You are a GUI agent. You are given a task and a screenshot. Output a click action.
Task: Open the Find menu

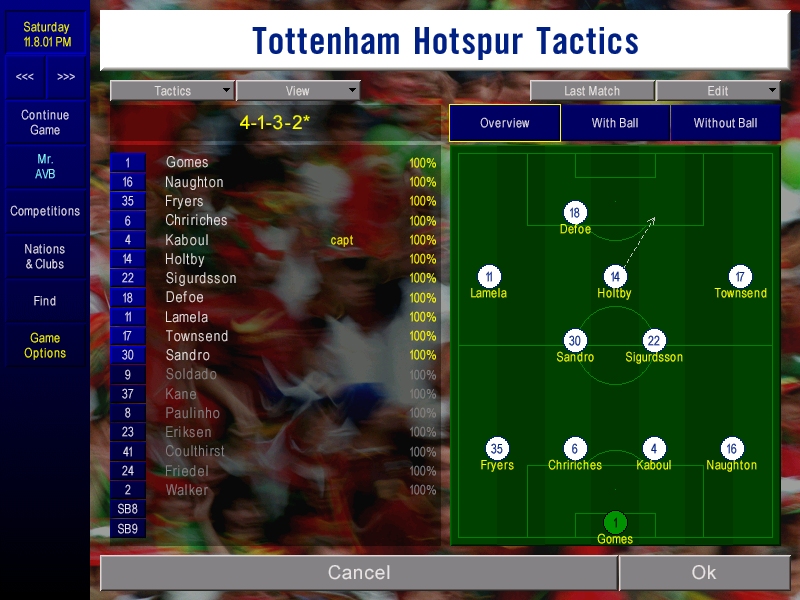tap(45, 301)
